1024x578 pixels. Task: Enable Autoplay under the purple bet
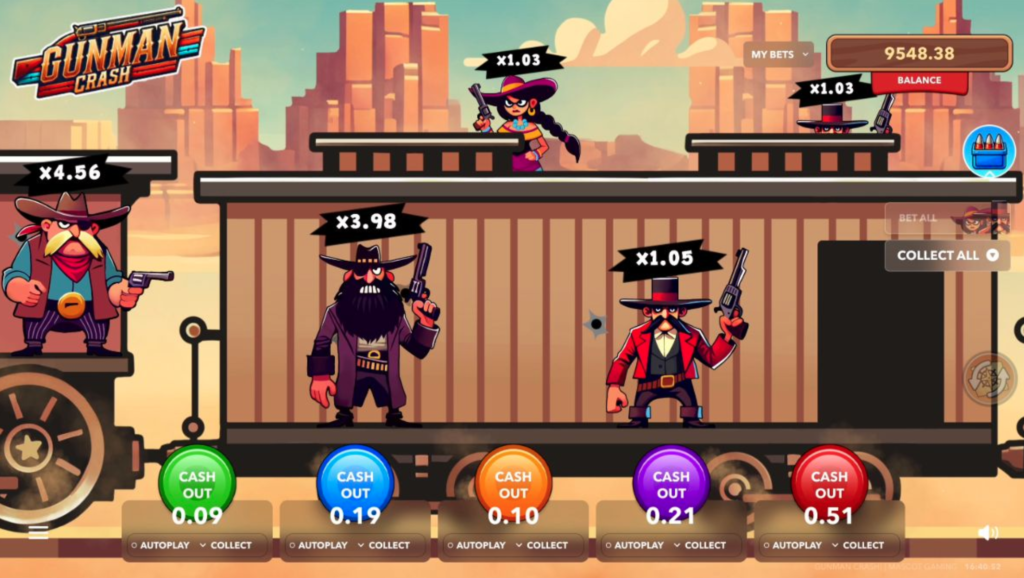(634, 545)
